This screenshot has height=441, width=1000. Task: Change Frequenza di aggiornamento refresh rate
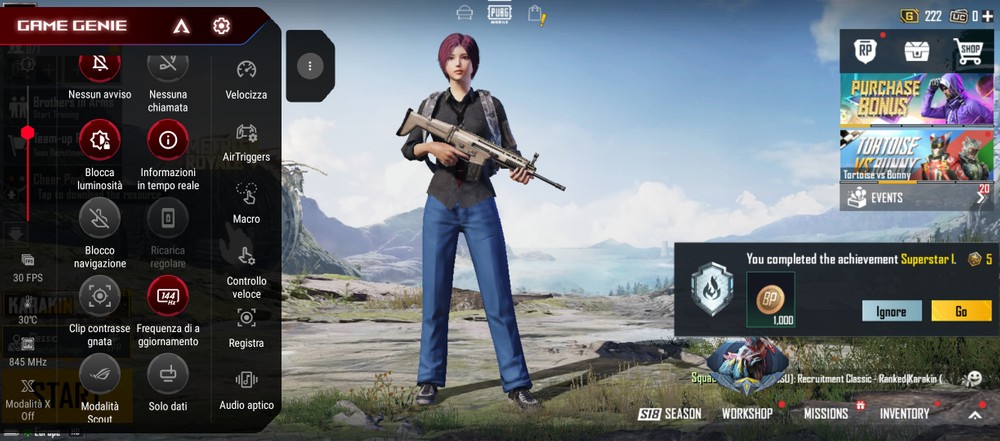(x=168, y=296)
